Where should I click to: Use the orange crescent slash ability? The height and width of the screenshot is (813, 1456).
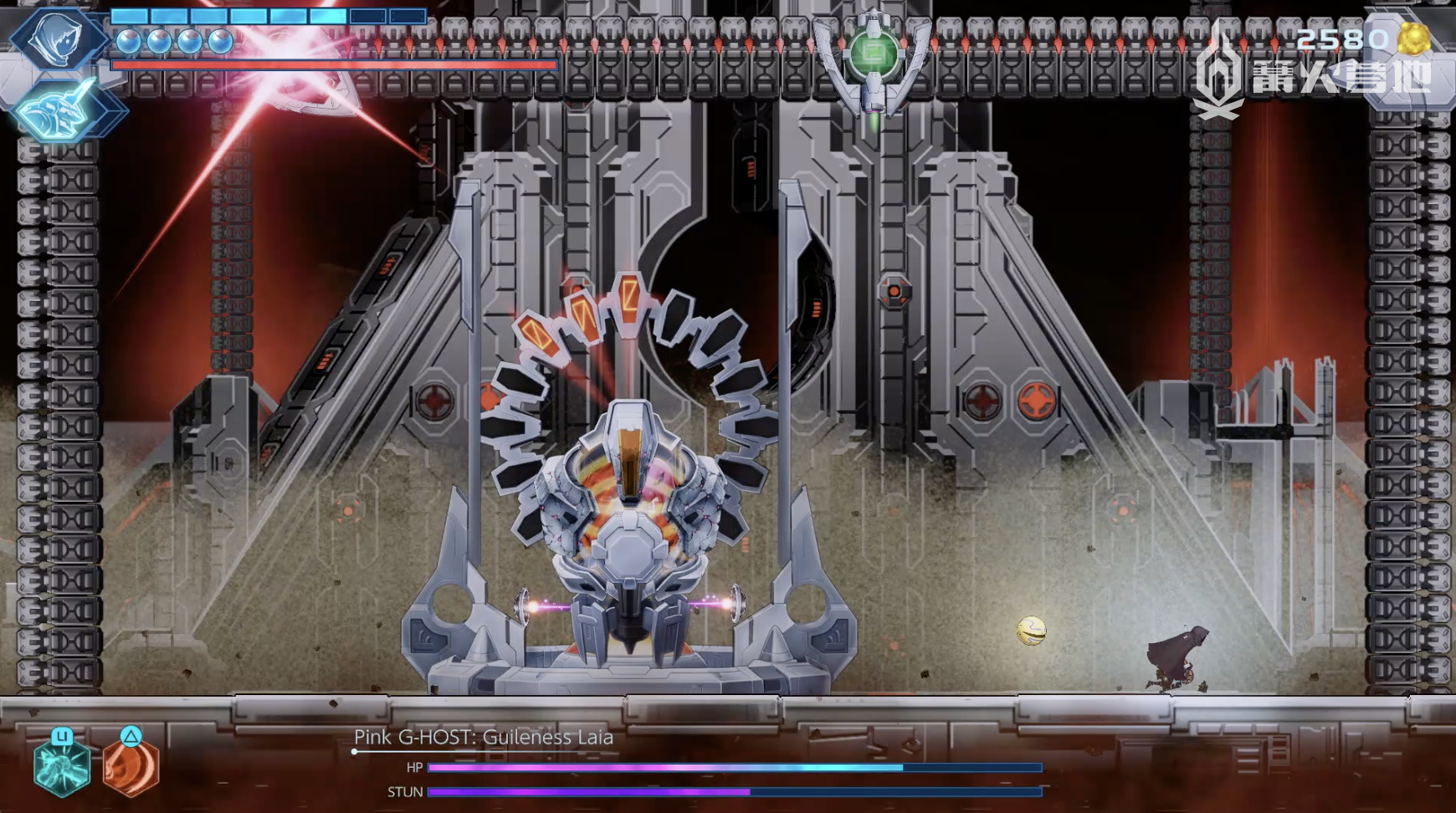tap(131, 766)
